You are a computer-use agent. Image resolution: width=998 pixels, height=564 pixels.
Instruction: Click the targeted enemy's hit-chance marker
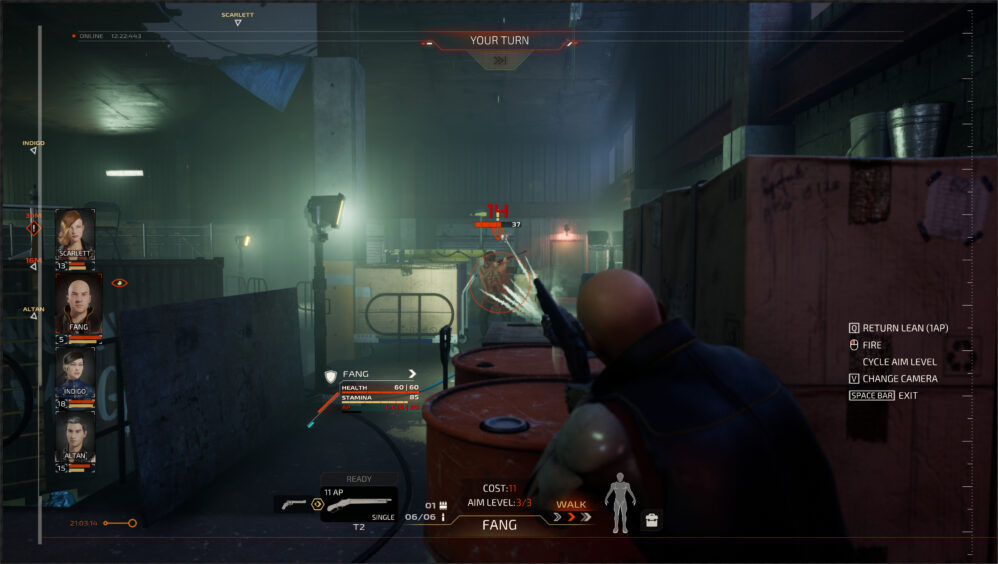click(498, 210)
